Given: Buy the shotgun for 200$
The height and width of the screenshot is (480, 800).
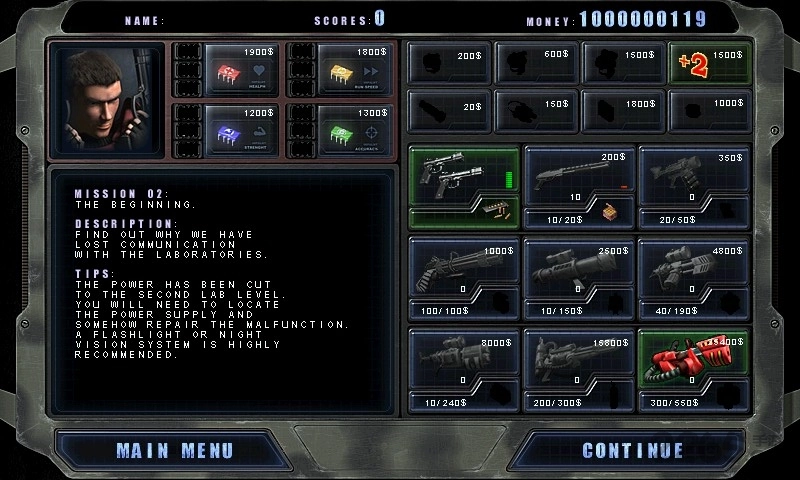Looking at the screenshot, I should coord(579,186).
